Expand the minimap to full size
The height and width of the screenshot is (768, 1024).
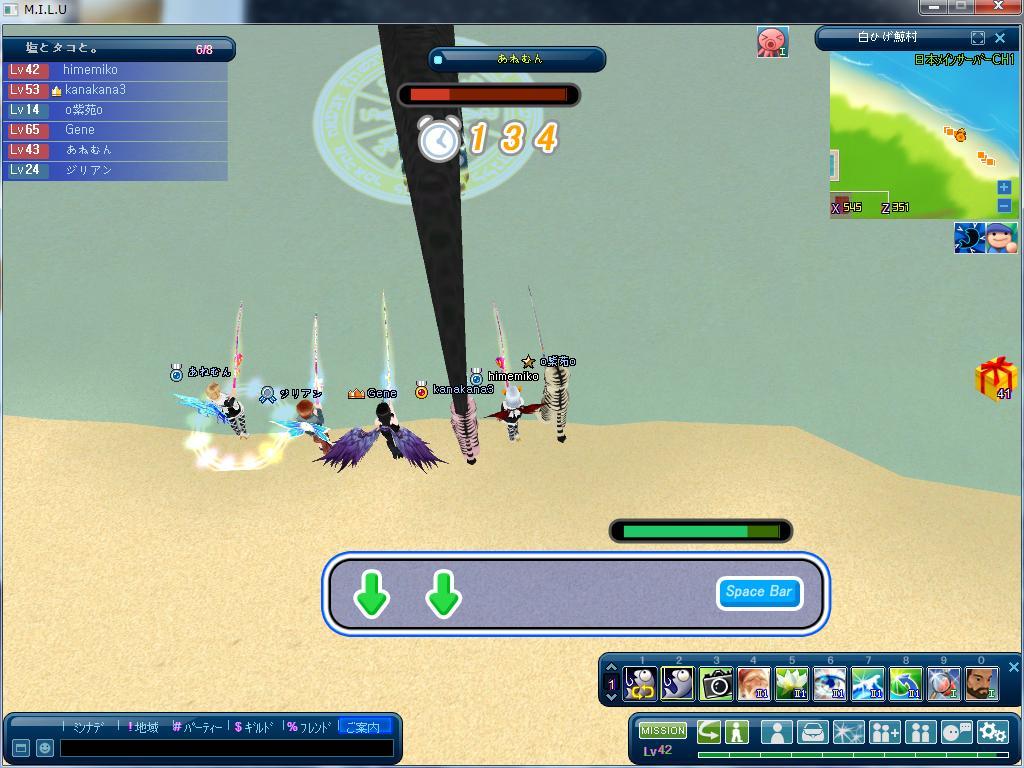tap(978, 38)
